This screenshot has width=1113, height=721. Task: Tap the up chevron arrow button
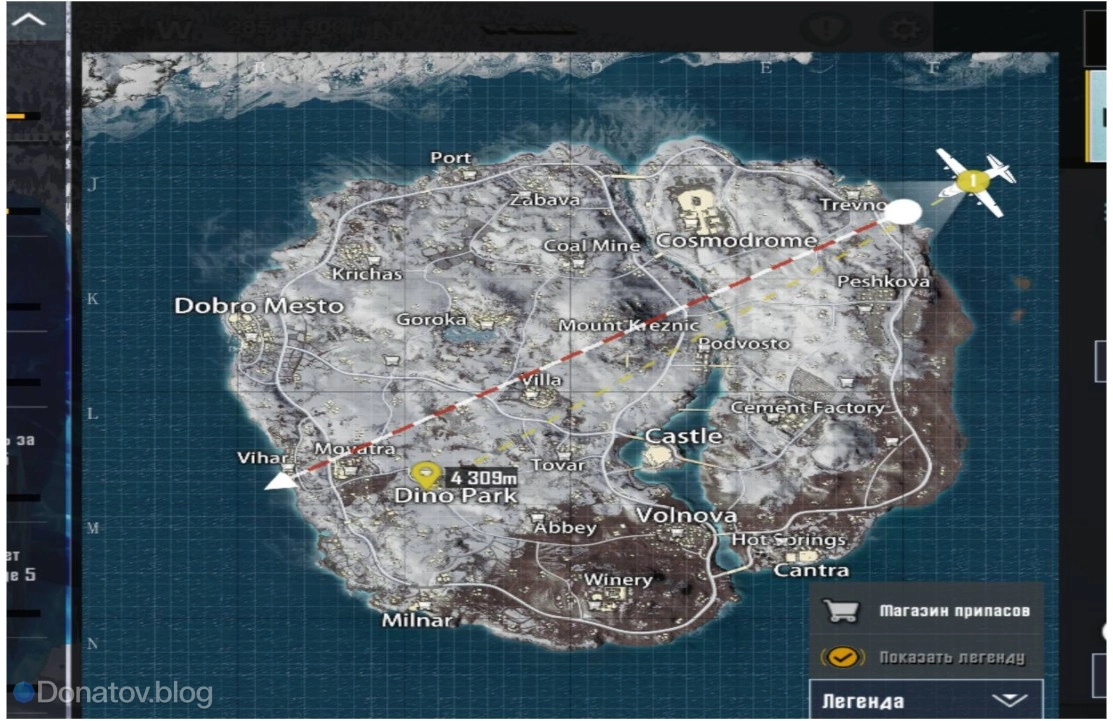coord(31,19)
